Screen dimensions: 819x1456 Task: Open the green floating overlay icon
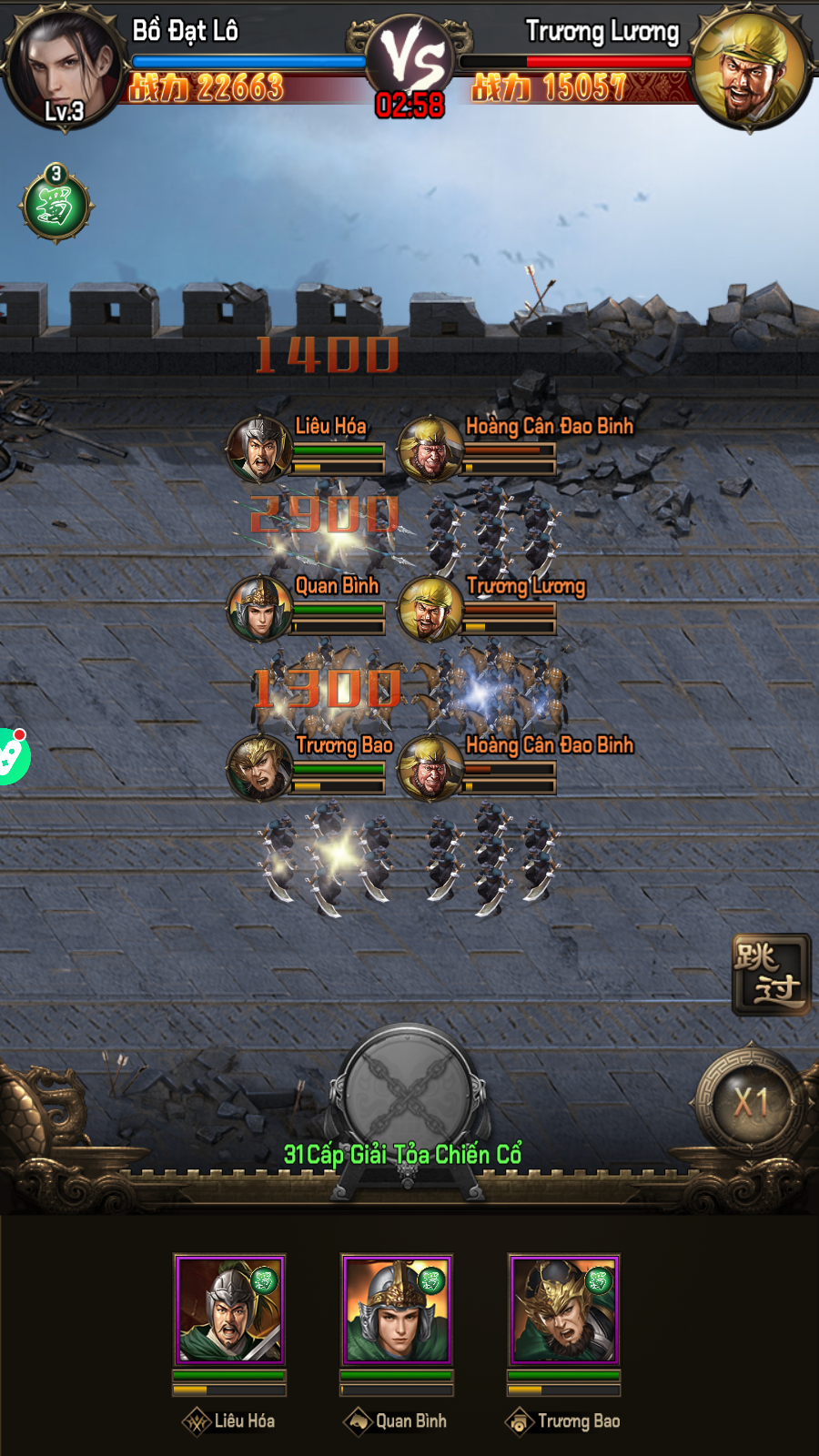(13, 755)
